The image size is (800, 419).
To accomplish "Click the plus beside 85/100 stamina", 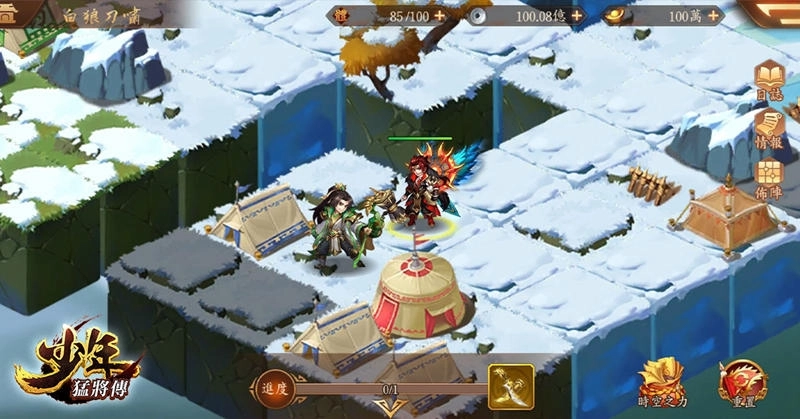I will pos(440,16).
